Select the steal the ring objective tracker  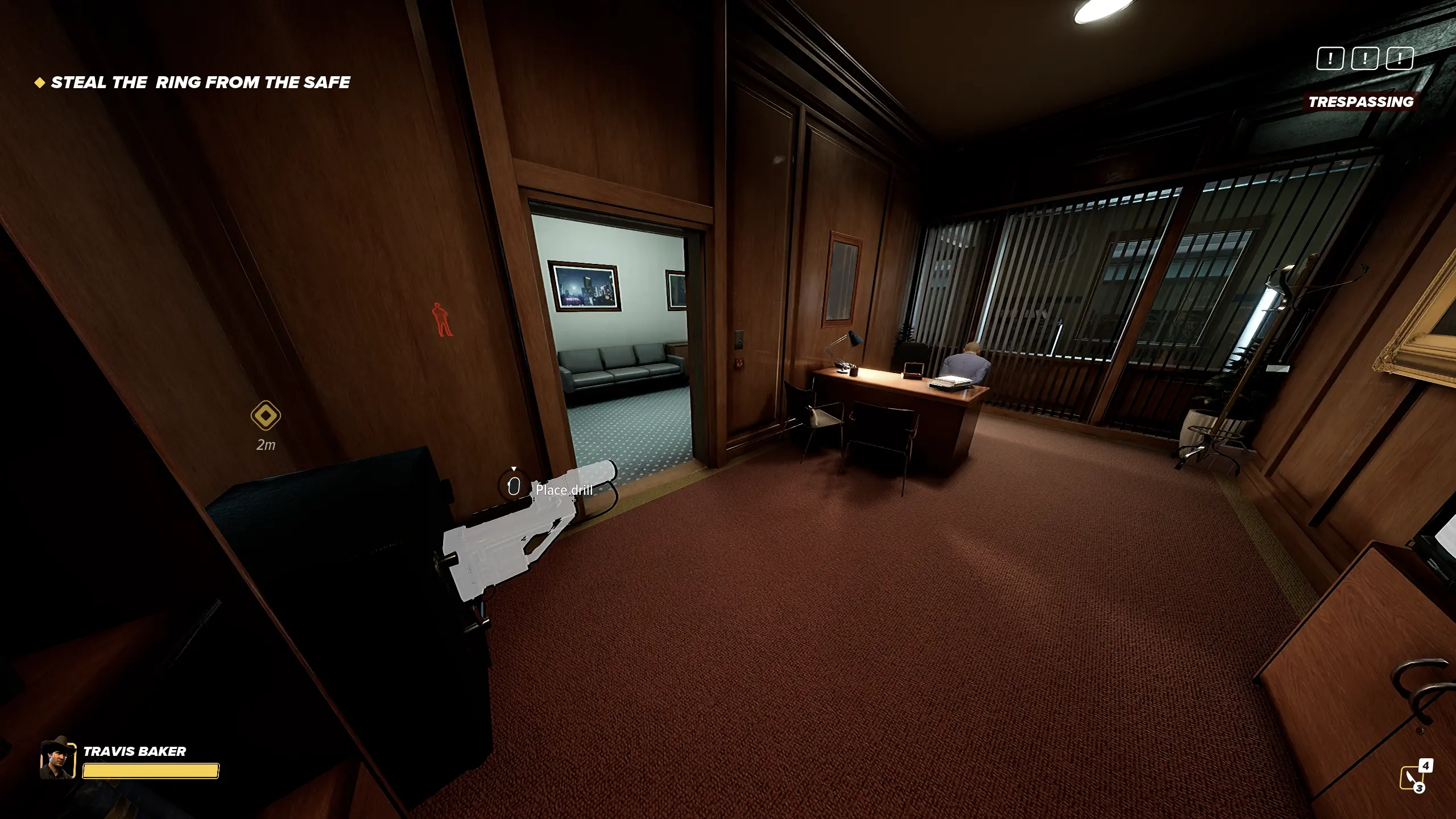[193, 83]
